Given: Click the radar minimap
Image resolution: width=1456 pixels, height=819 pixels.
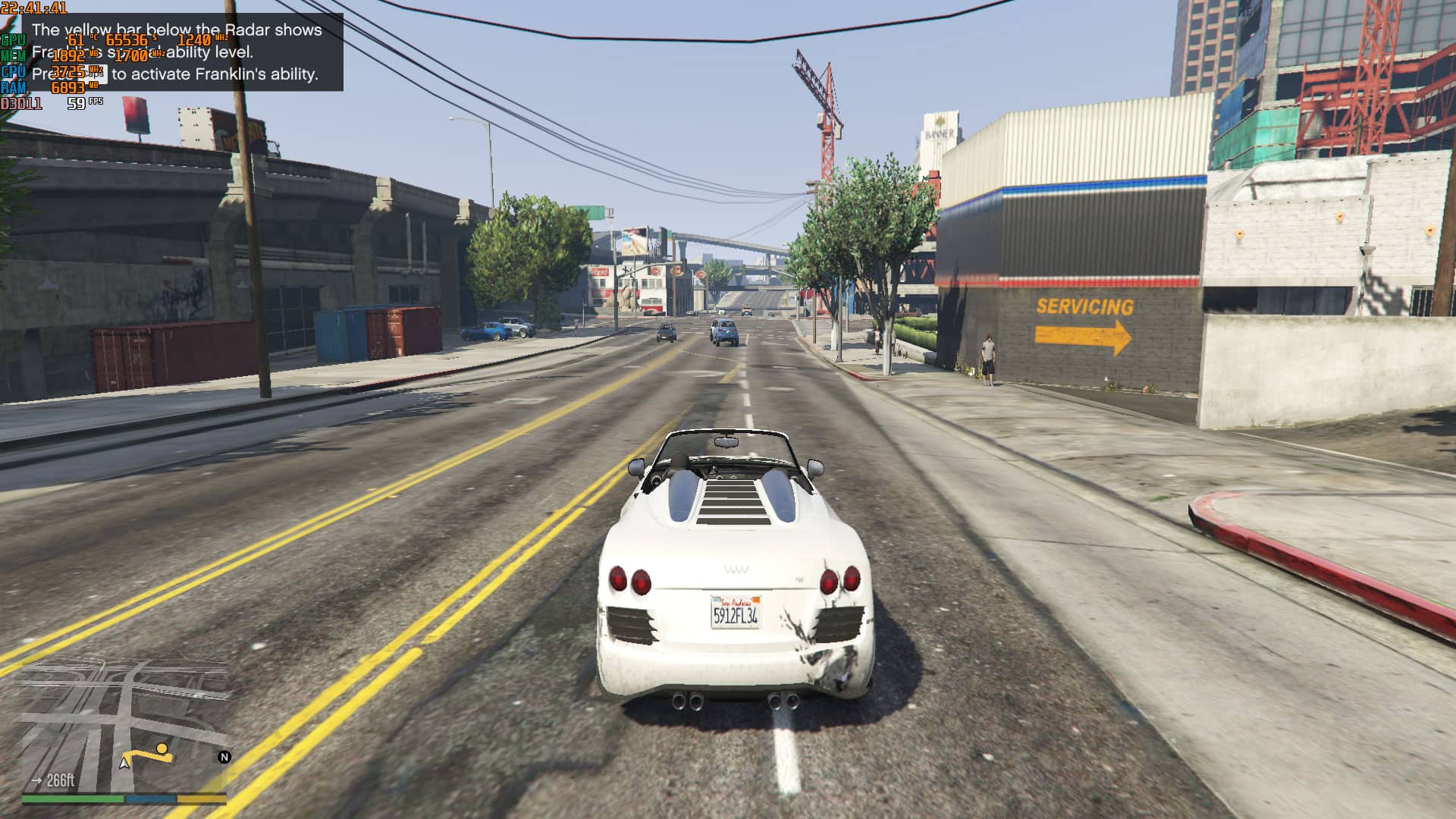Looking at the screenshot, I should pos(125,726).
